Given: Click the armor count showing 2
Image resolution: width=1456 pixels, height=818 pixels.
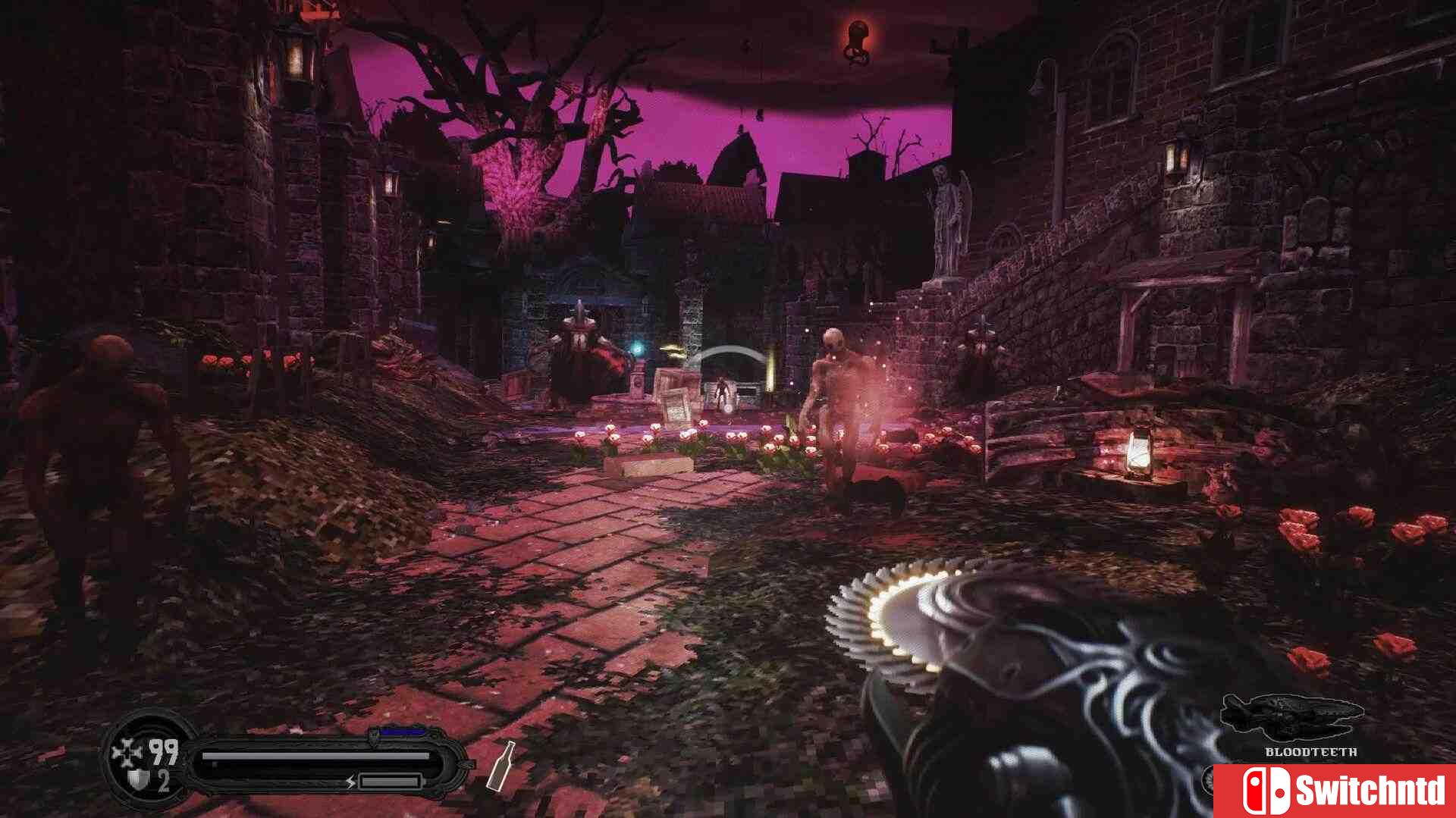Looking at the screenshot, I should click(x=164, y=781).
